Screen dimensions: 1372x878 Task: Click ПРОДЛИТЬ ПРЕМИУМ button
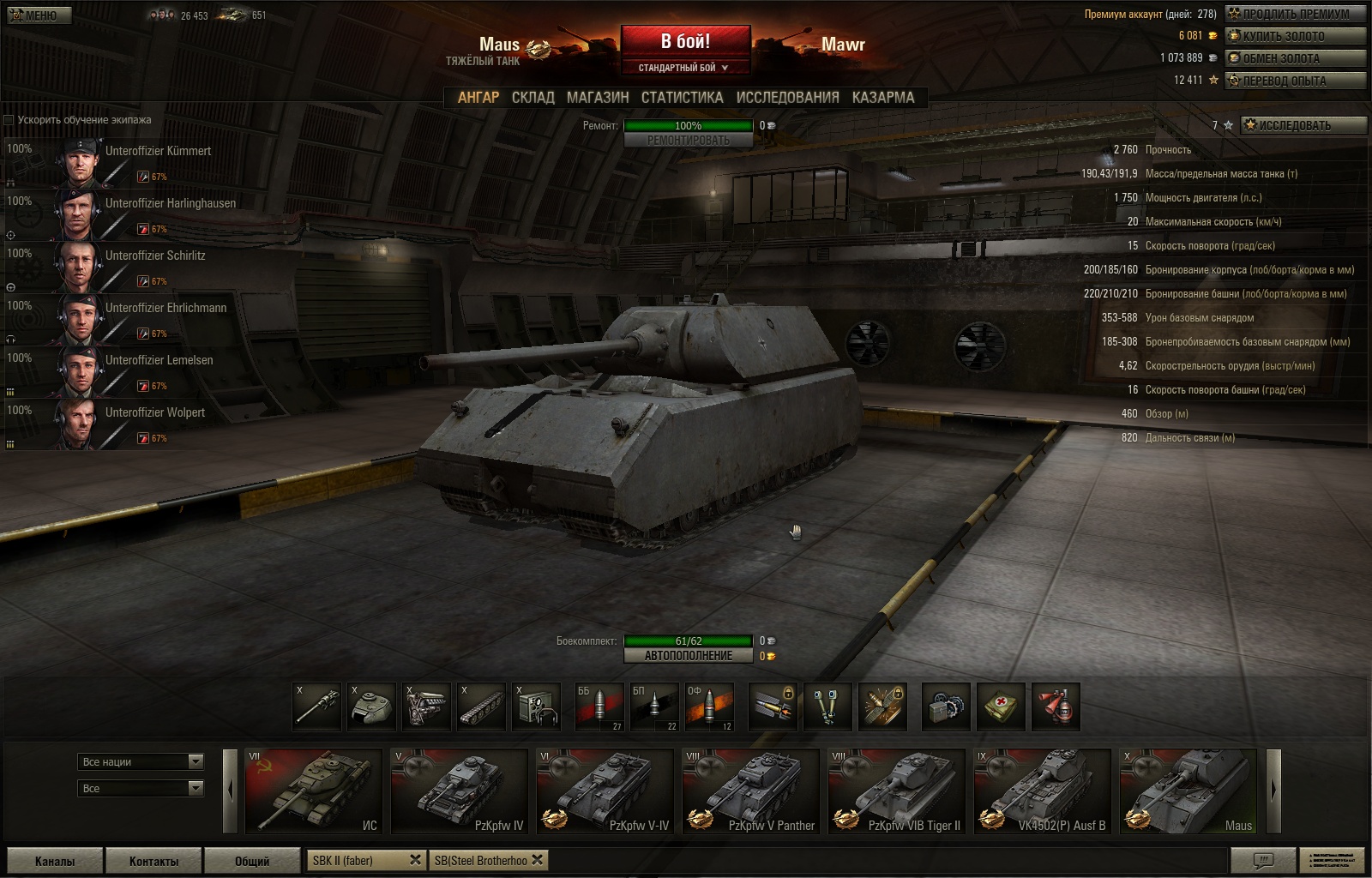(x=1295, y=14)
